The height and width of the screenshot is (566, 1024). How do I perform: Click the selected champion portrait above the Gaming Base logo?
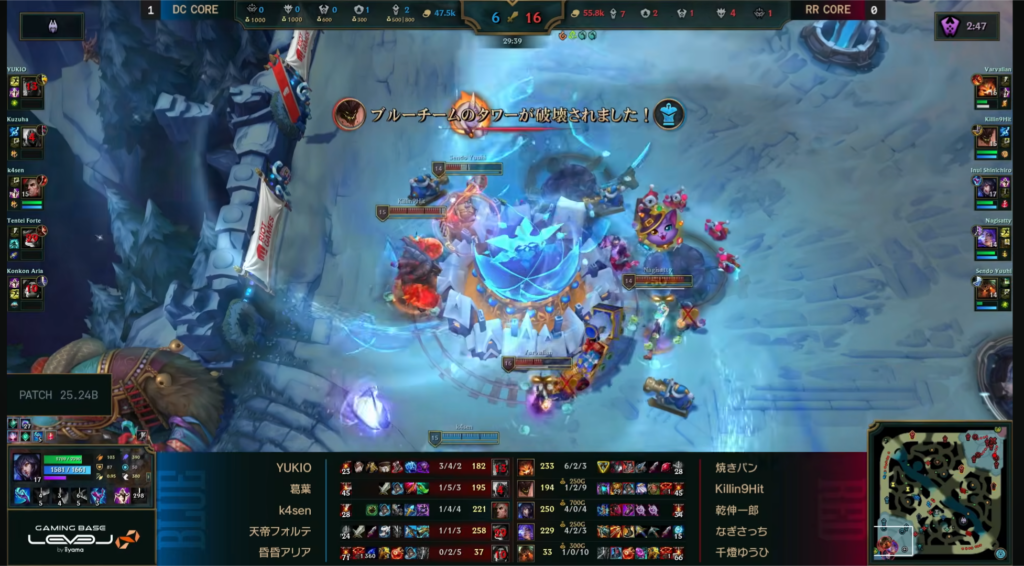(24, 468)
